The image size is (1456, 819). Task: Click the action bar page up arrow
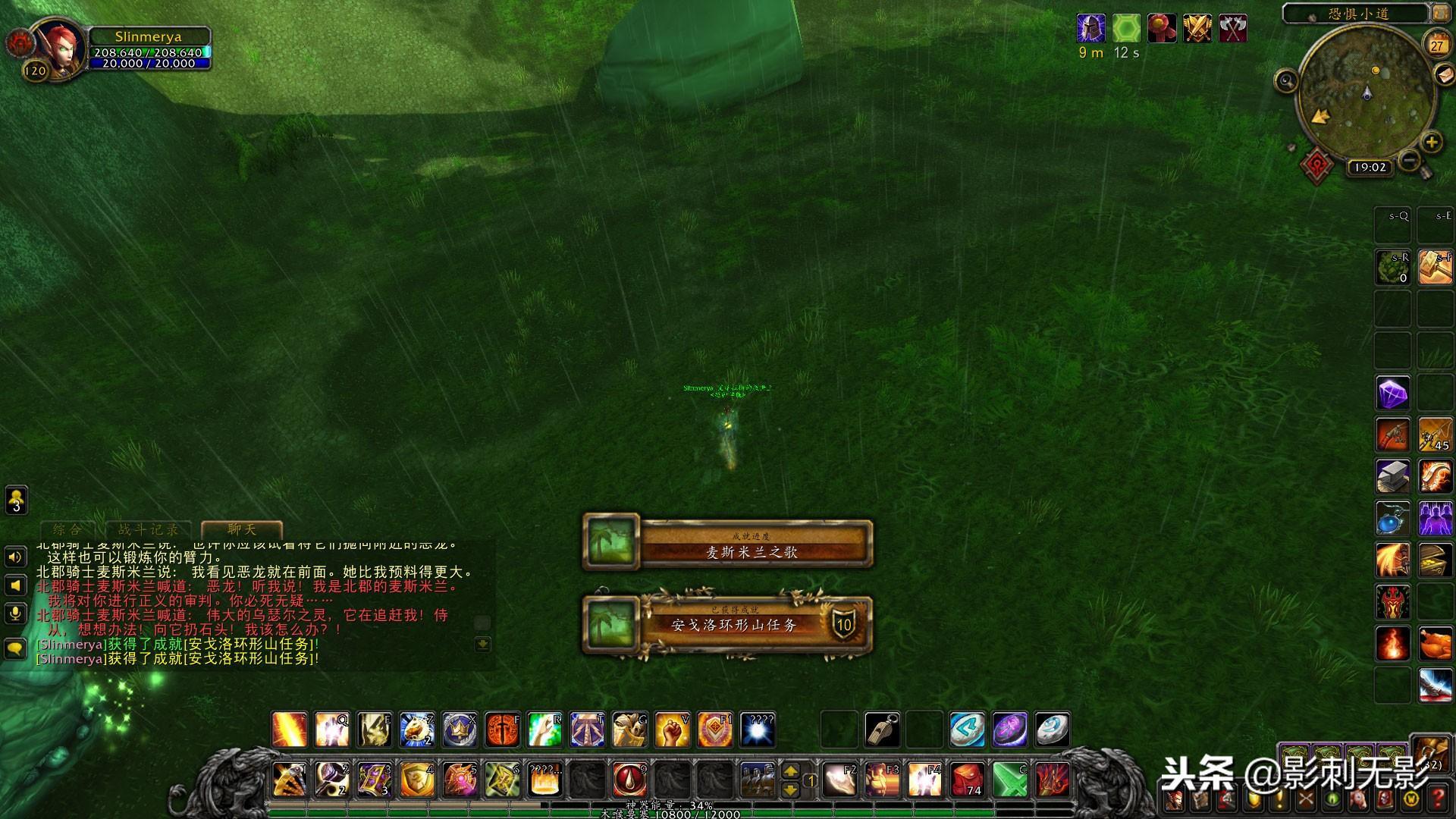pyautogui.click(x=790, y=770)
